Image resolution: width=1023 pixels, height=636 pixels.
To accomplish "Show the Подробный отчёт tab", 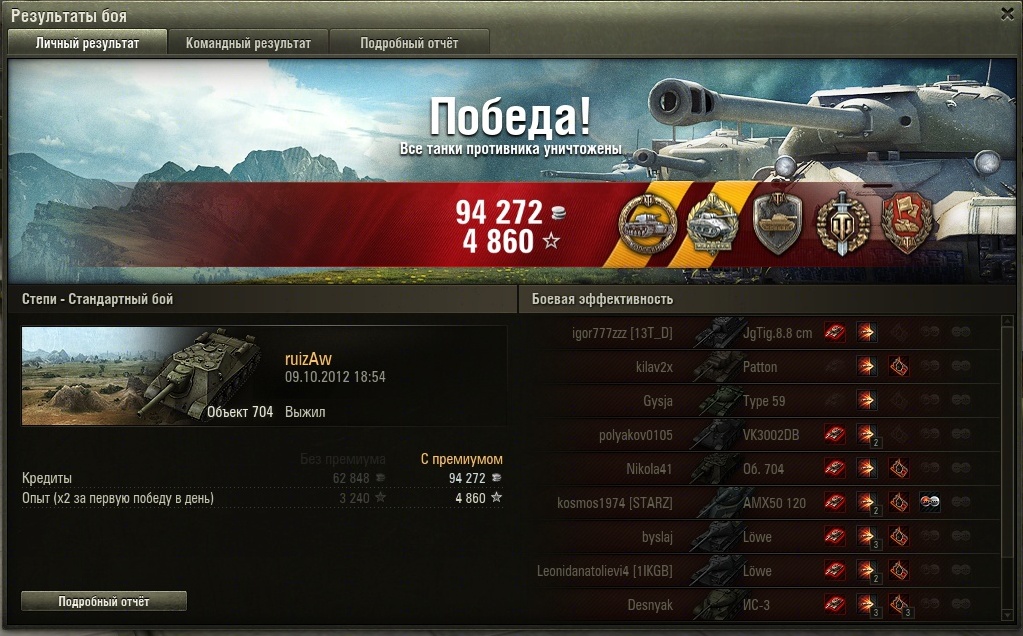I will pos(409,43).
